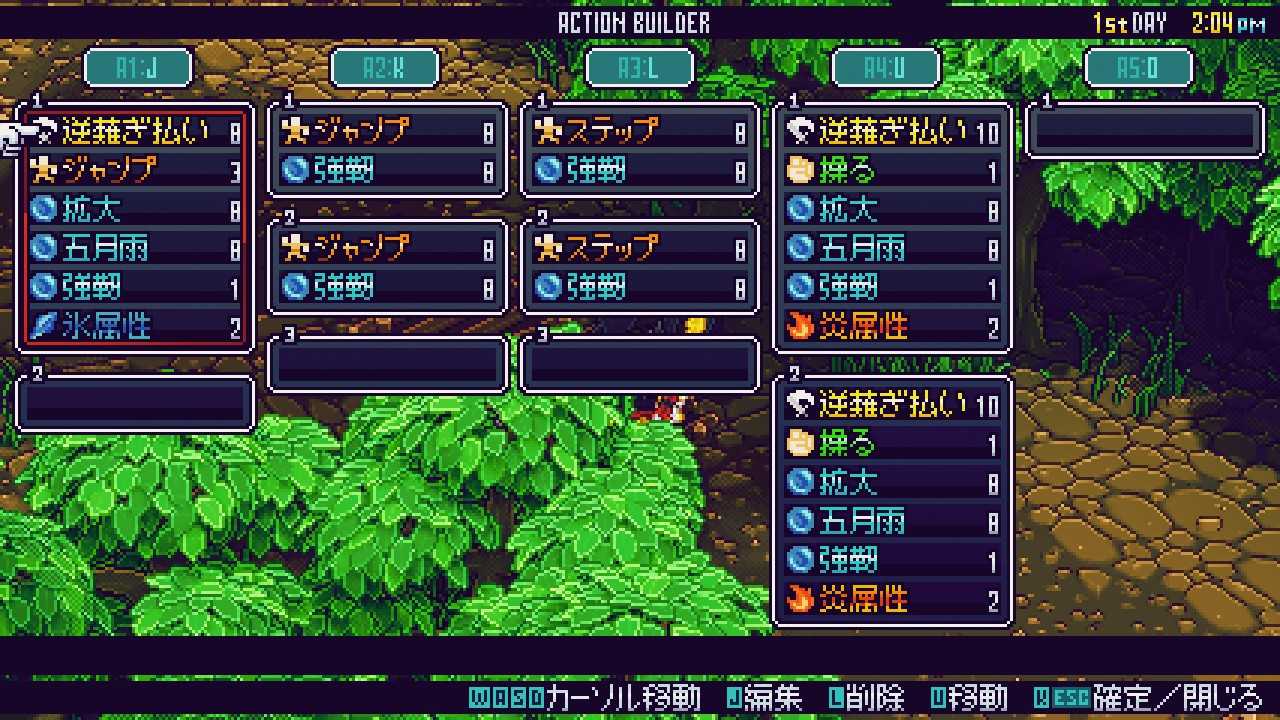Select ジャンプ in the A1:J set
This screenshot has width=1280, height=720.
(x=136, y=170)
